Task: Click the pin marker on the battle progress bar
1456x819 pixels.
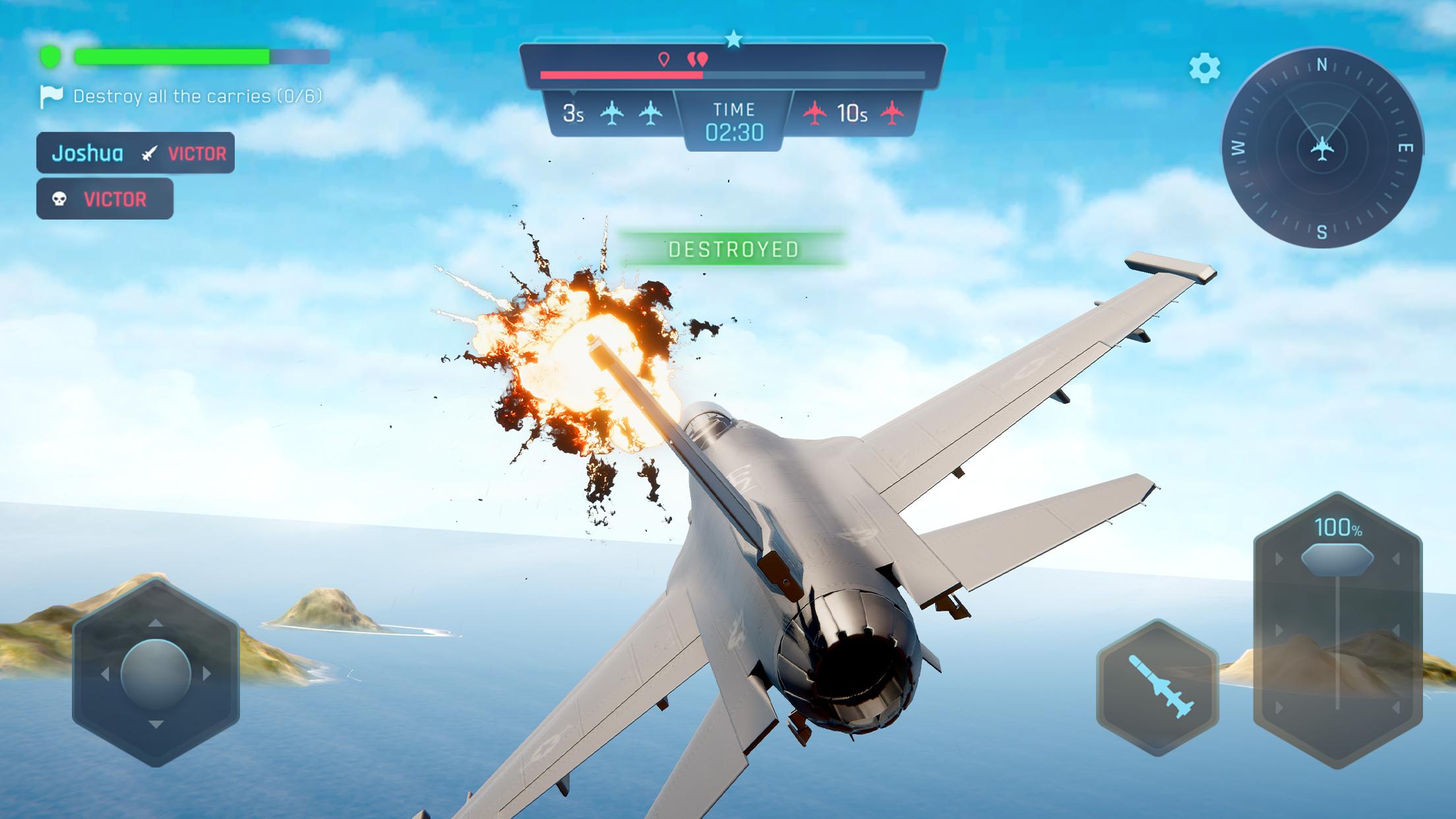Action: [x=664, y=58]
